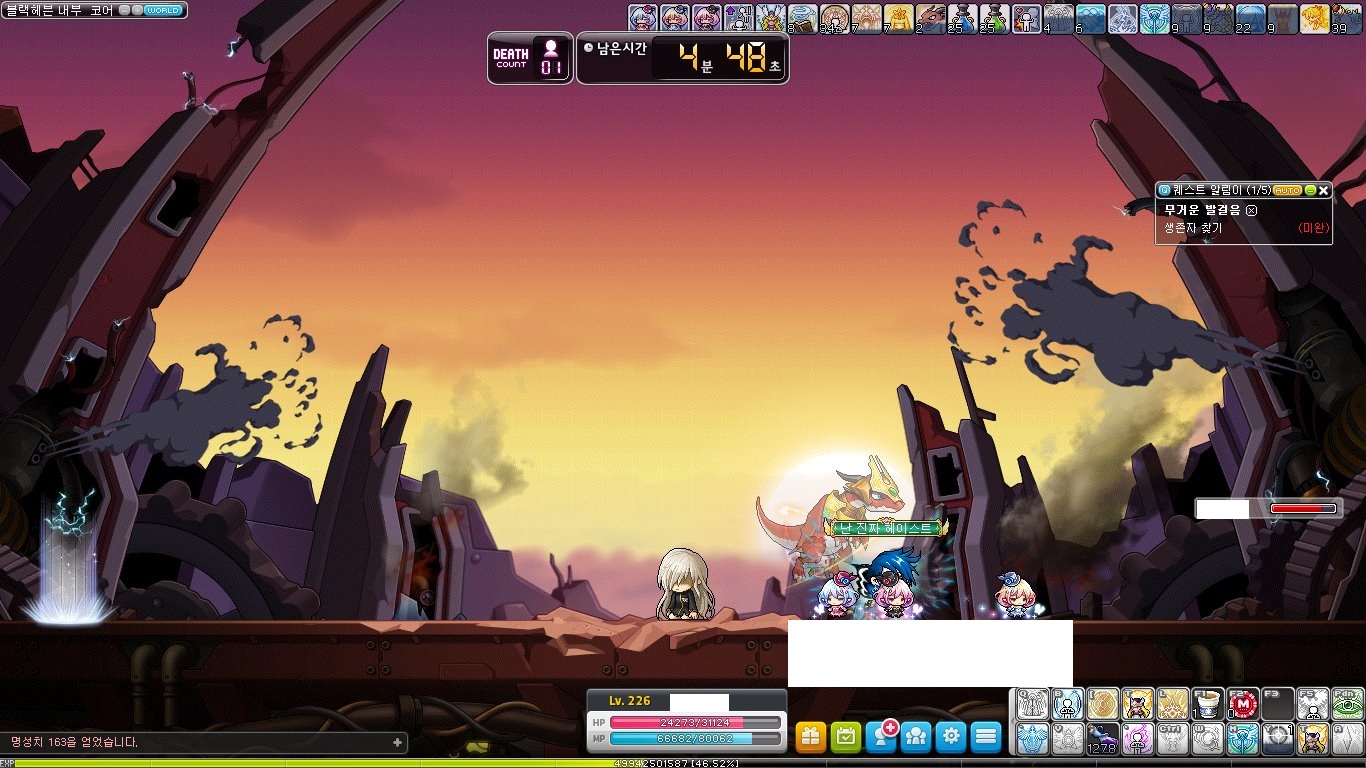
Task: Activate the golden round shield skill
Action: coord(1102,704)
